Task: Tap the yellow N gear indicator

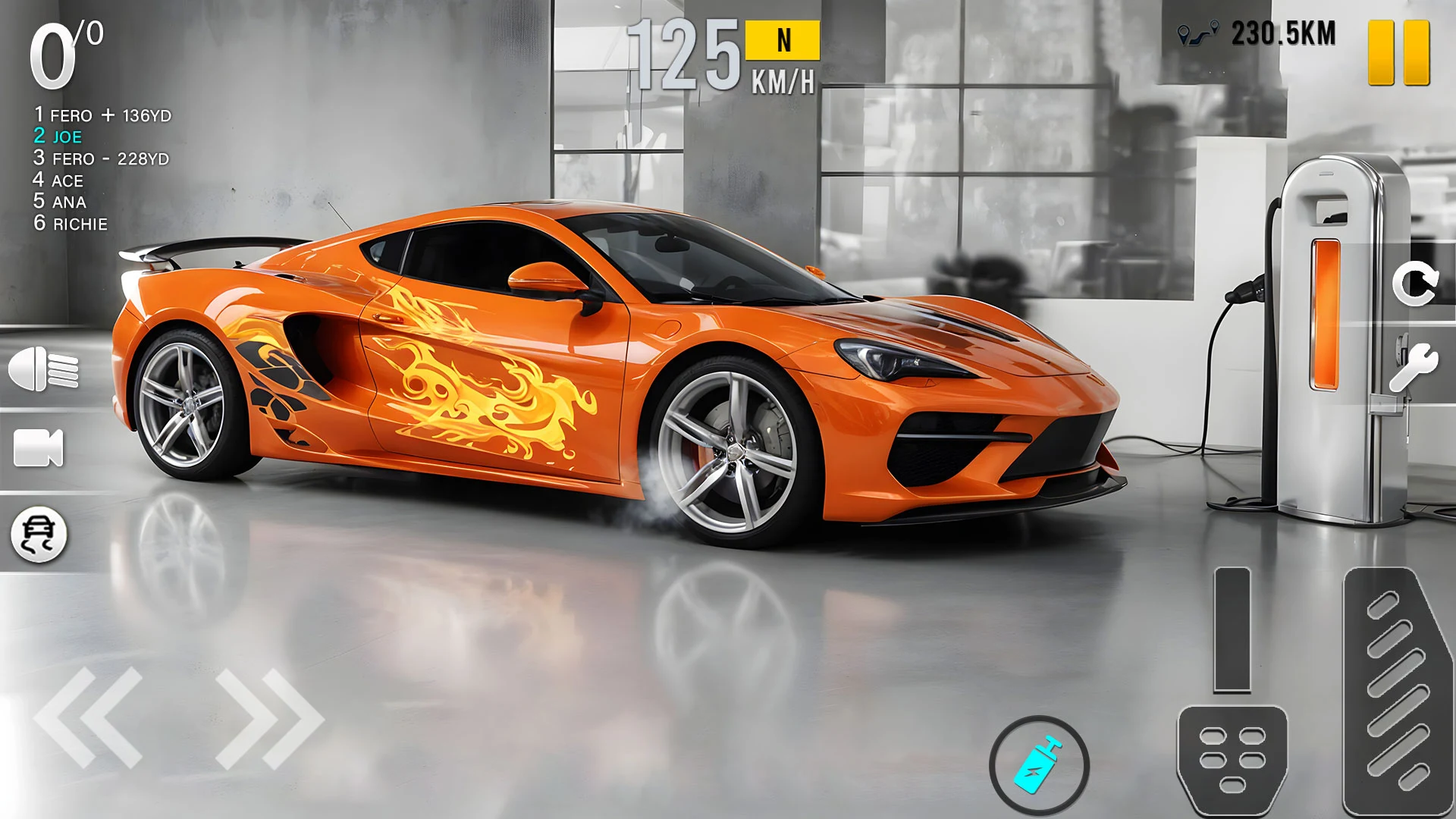Action: click(x=783, y=40)
